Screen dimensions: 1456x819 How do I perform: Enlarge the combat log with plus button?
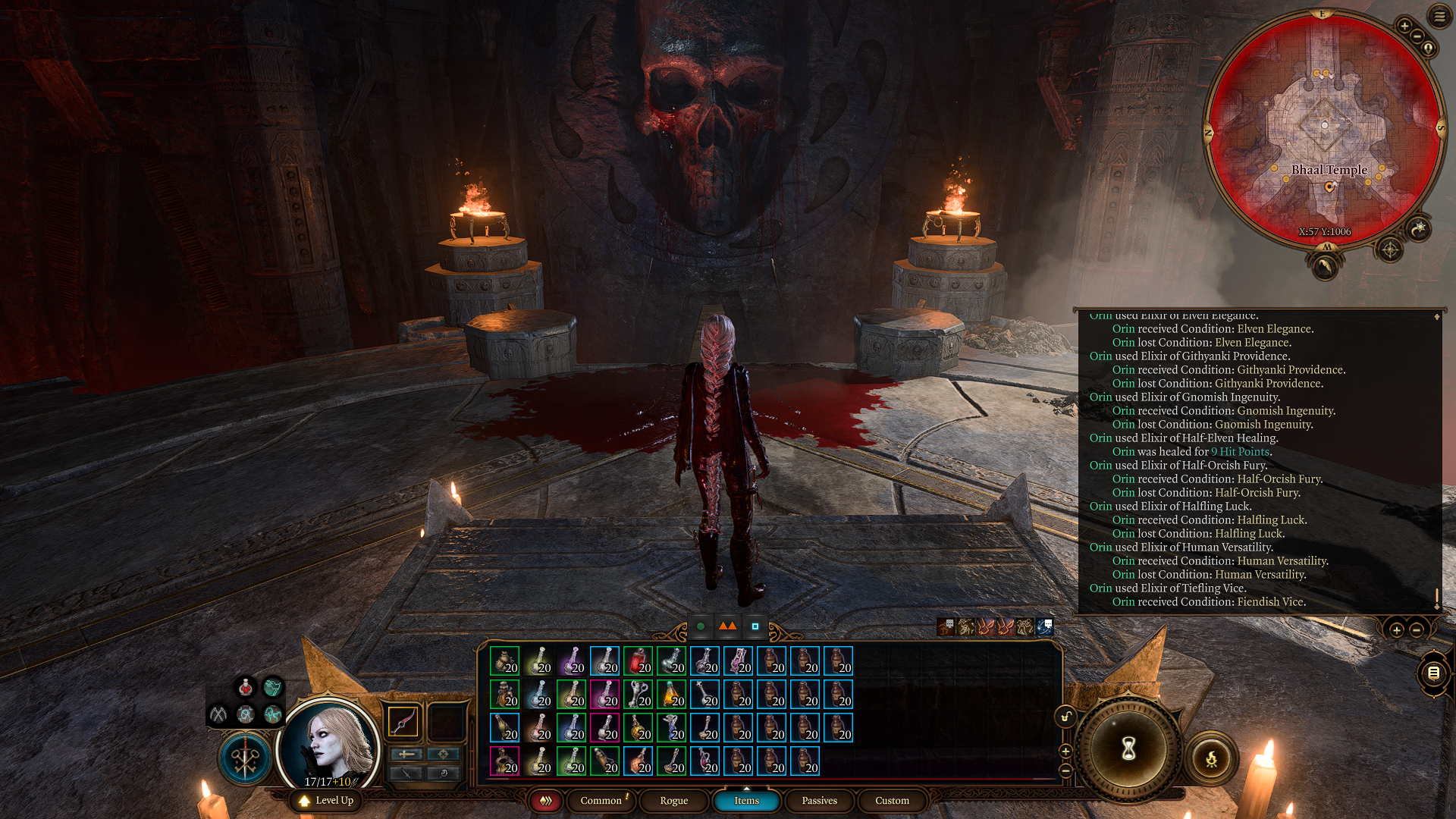point(1396,630)
